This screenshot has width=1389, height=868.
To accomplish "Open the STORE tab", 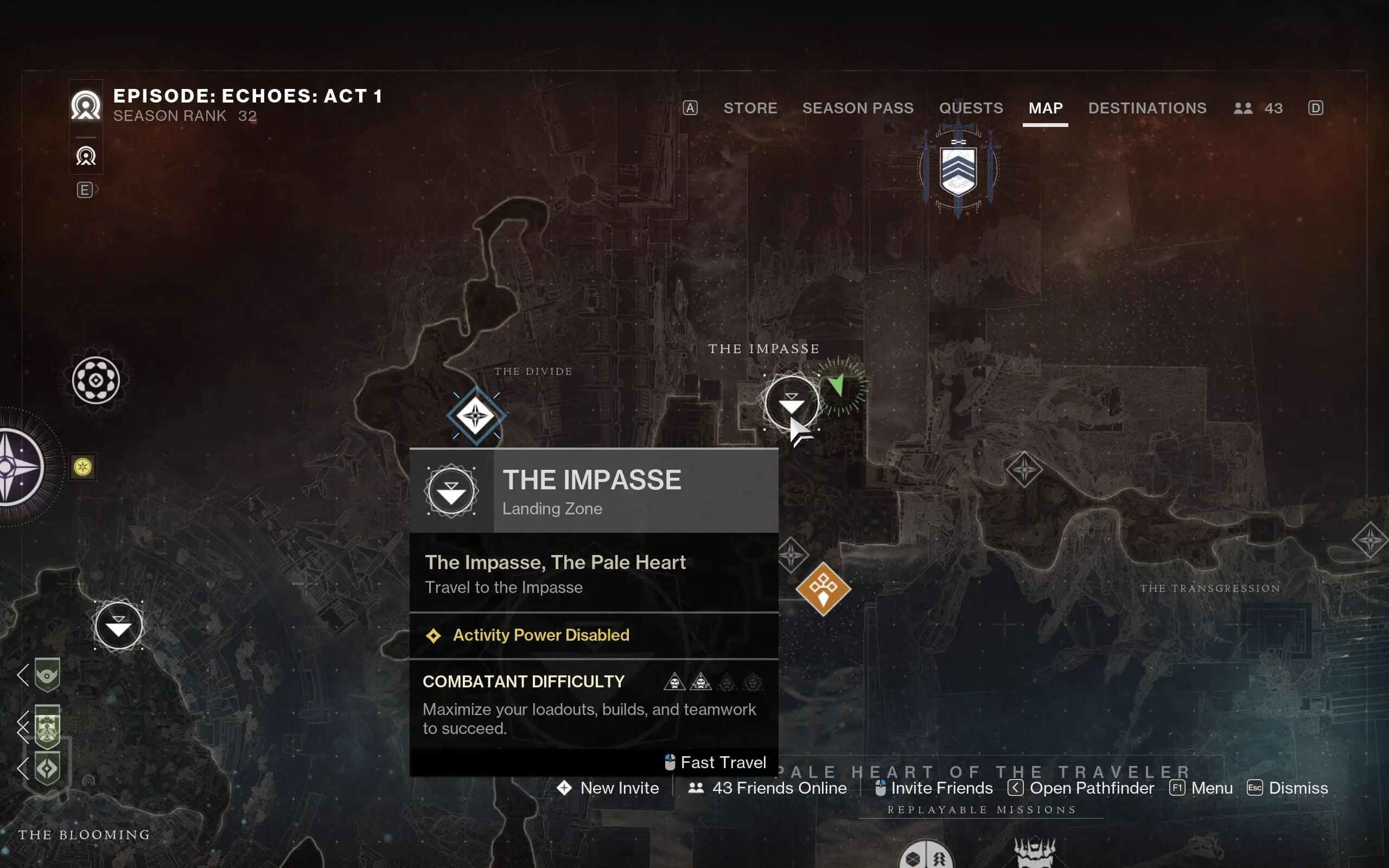I will click(x=750, y=108).
